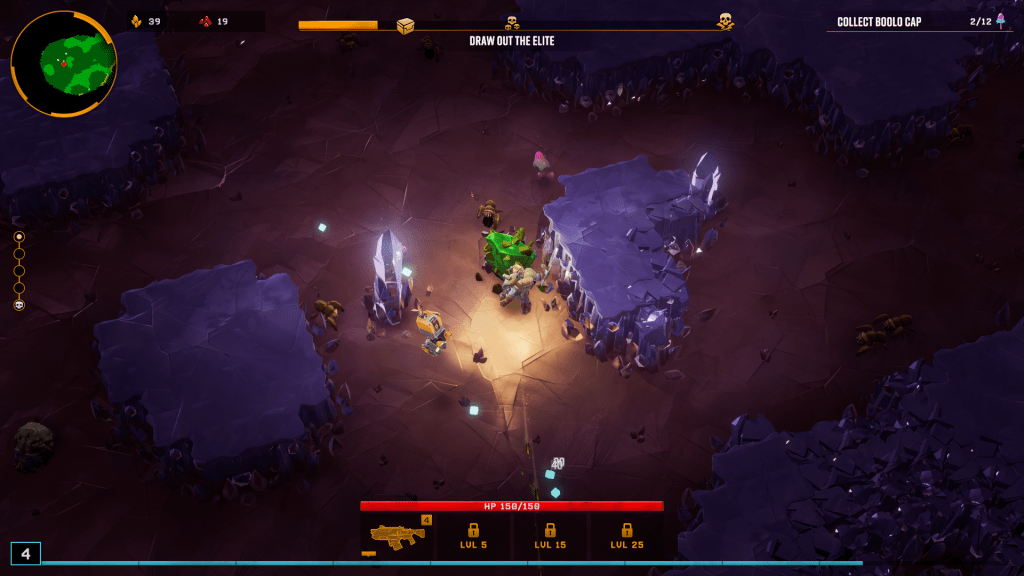Select the equipped orange rifle weapon slot
Viewport: 1024px width, 576px height.
(398, 536)
